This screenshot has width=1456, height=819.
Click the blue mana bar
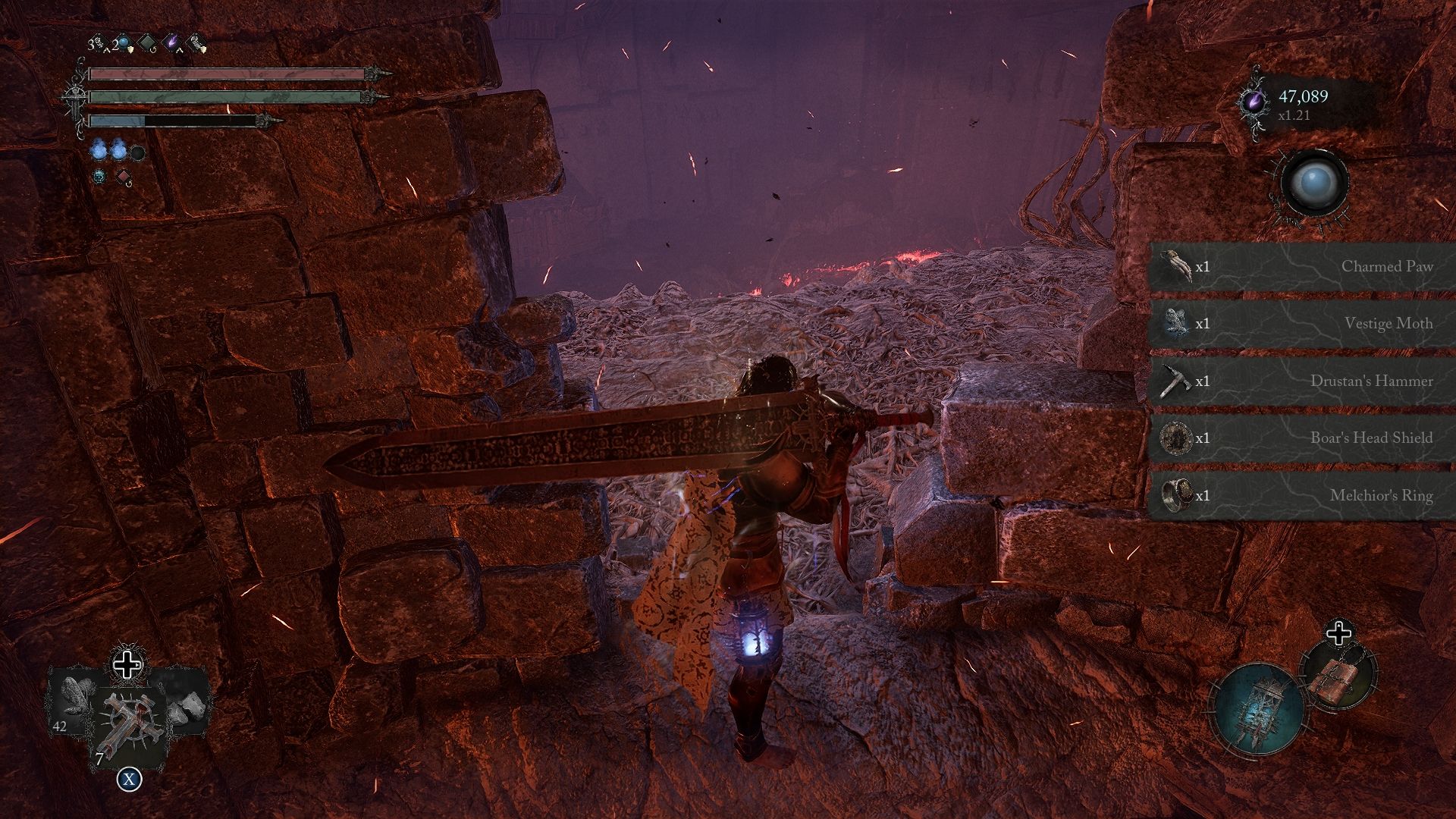coord(116,121)
